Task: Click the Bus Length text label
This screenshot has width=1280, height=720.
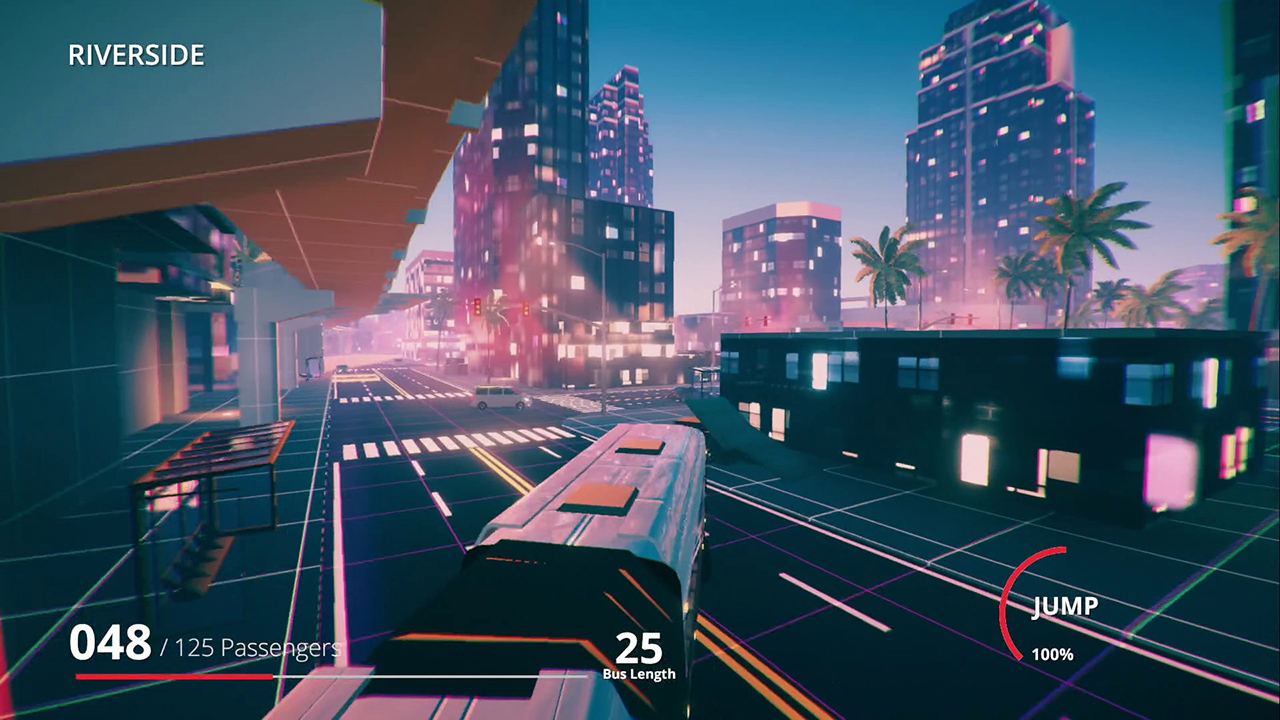Action: (x=641, y=675)
